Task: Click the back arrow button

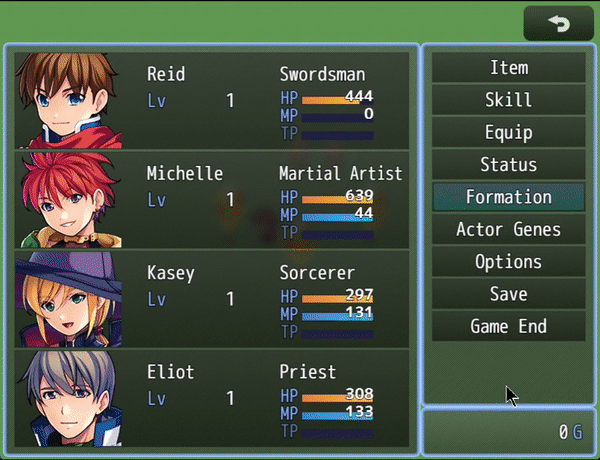Action: (x=558, y=23)
